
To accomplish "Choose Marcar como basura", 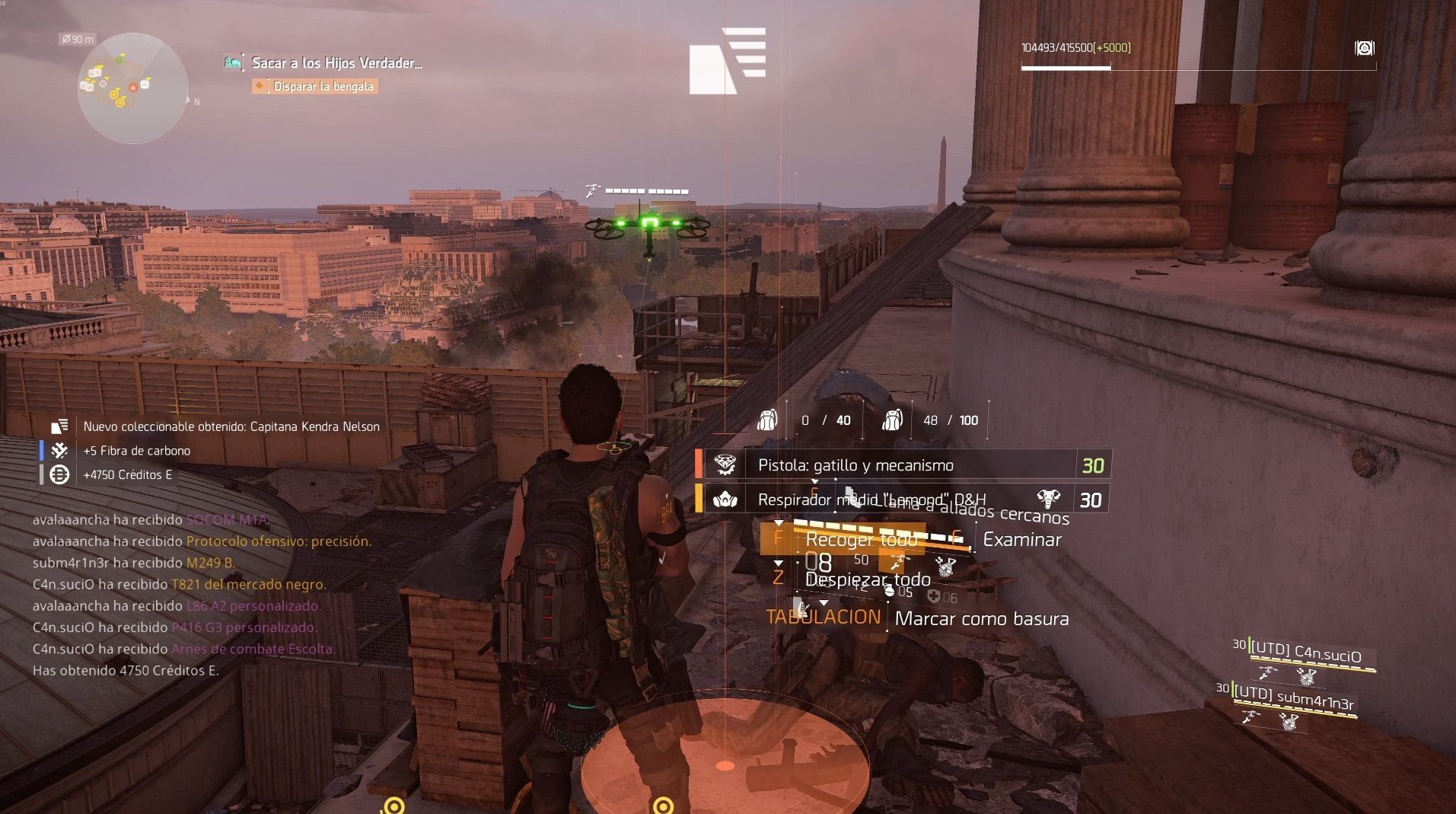I will pos(981,618).
